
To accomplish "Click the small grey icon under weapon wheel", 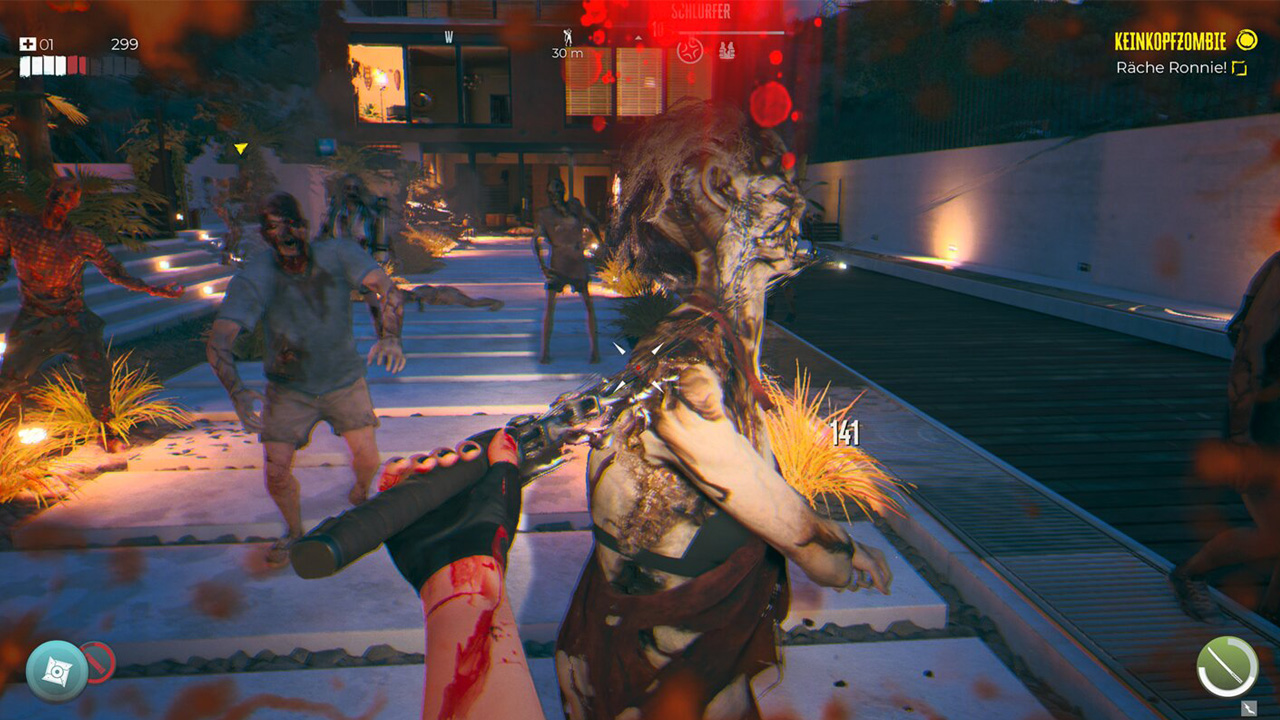I will [x=1248, y=708].
